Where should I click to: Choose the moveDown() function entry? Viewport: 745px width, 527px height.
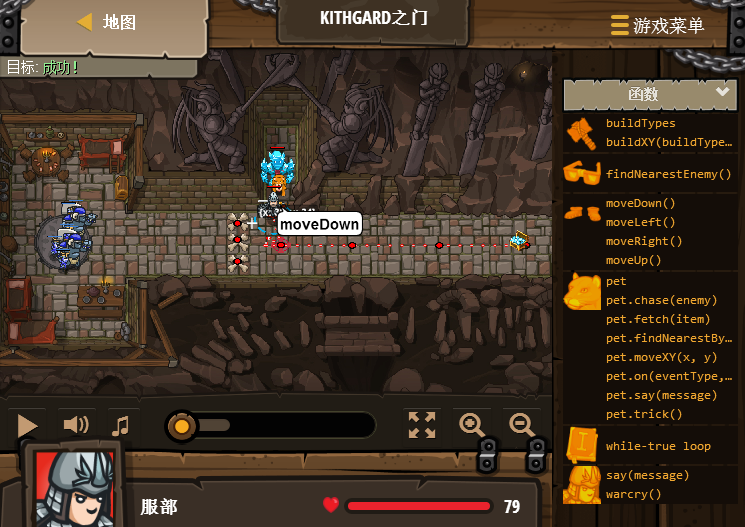[640, 203]
